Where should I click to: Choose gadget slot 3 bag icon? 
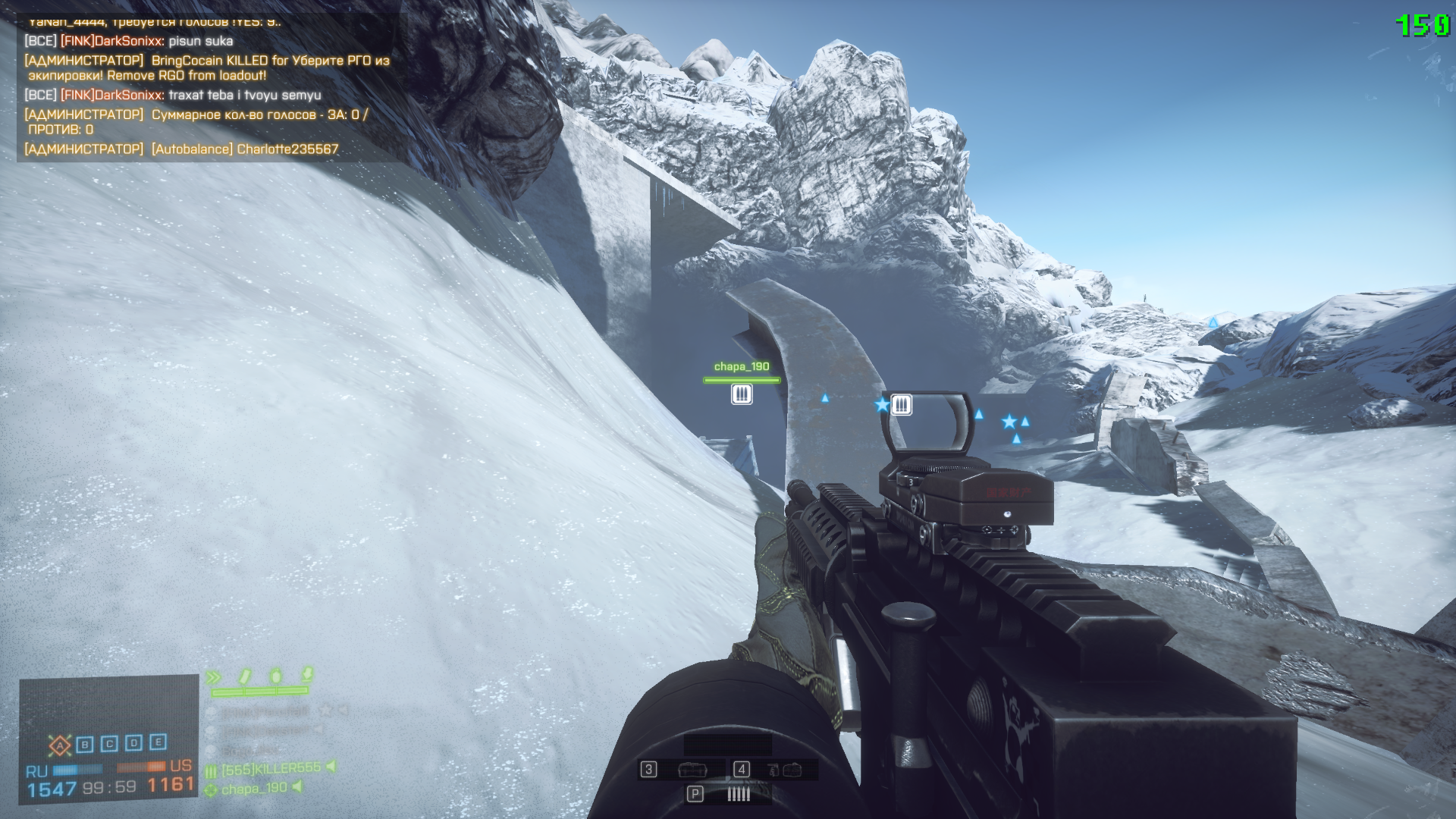692,770
